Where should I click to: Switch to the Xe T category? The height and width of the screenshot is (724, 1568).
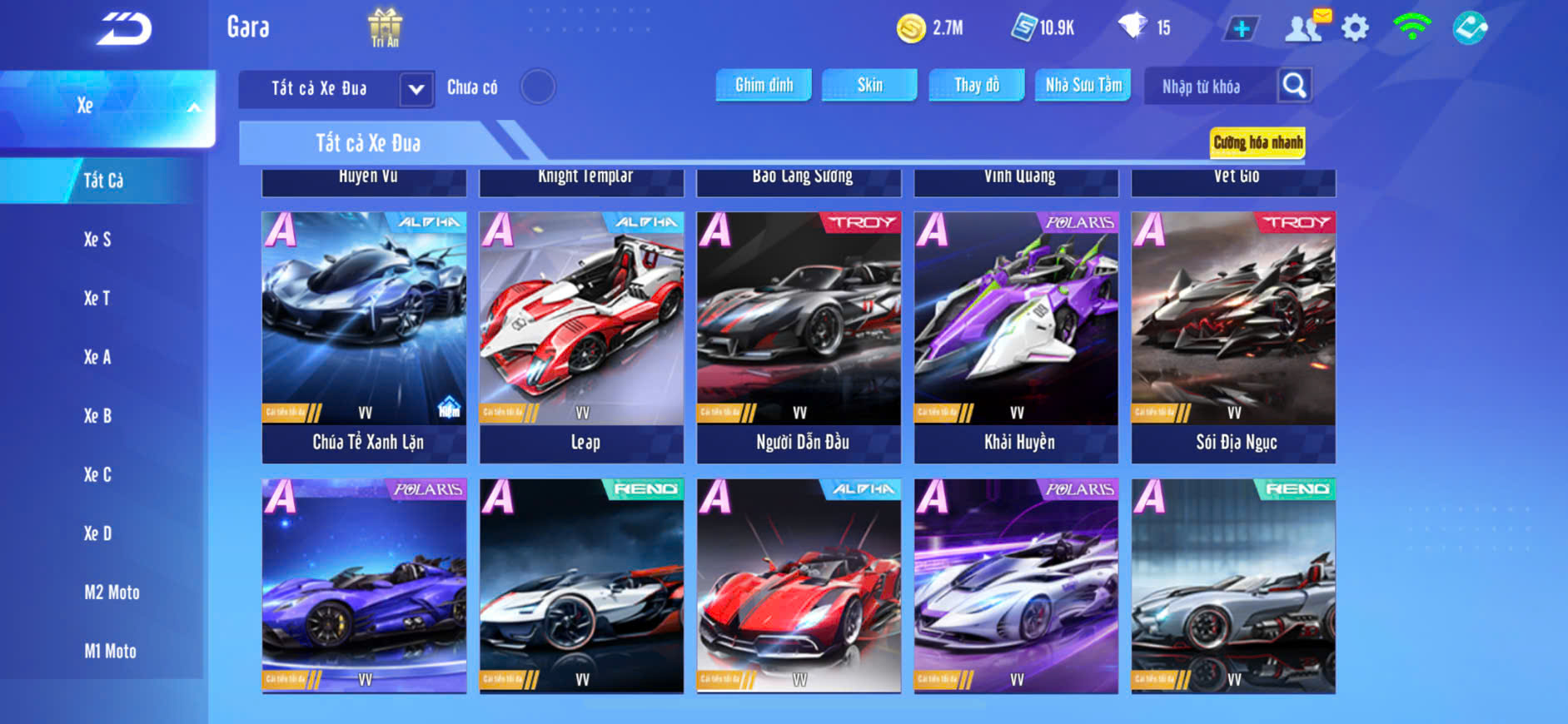97,298
